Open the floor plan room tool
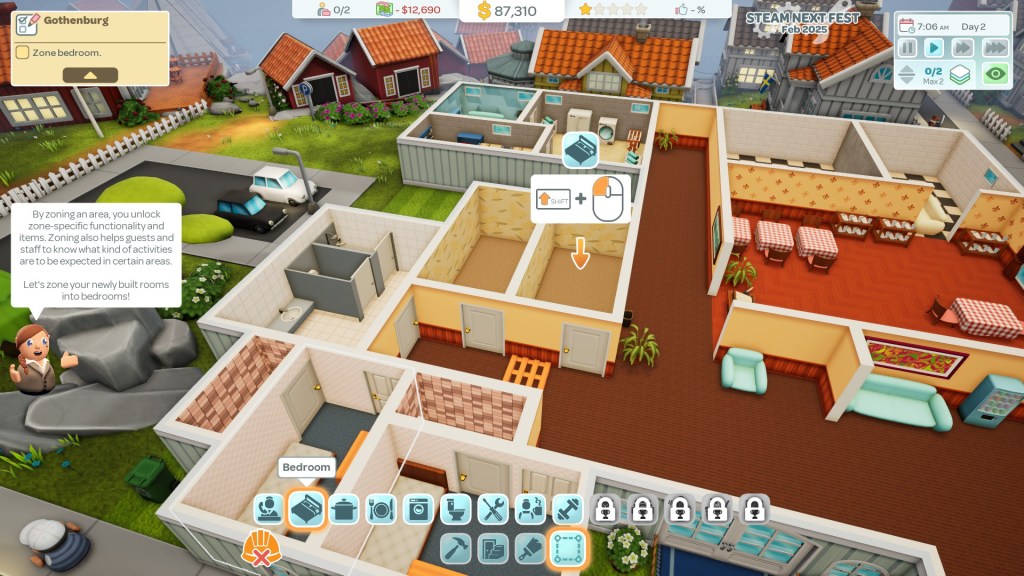 click(x=493, y=547)
